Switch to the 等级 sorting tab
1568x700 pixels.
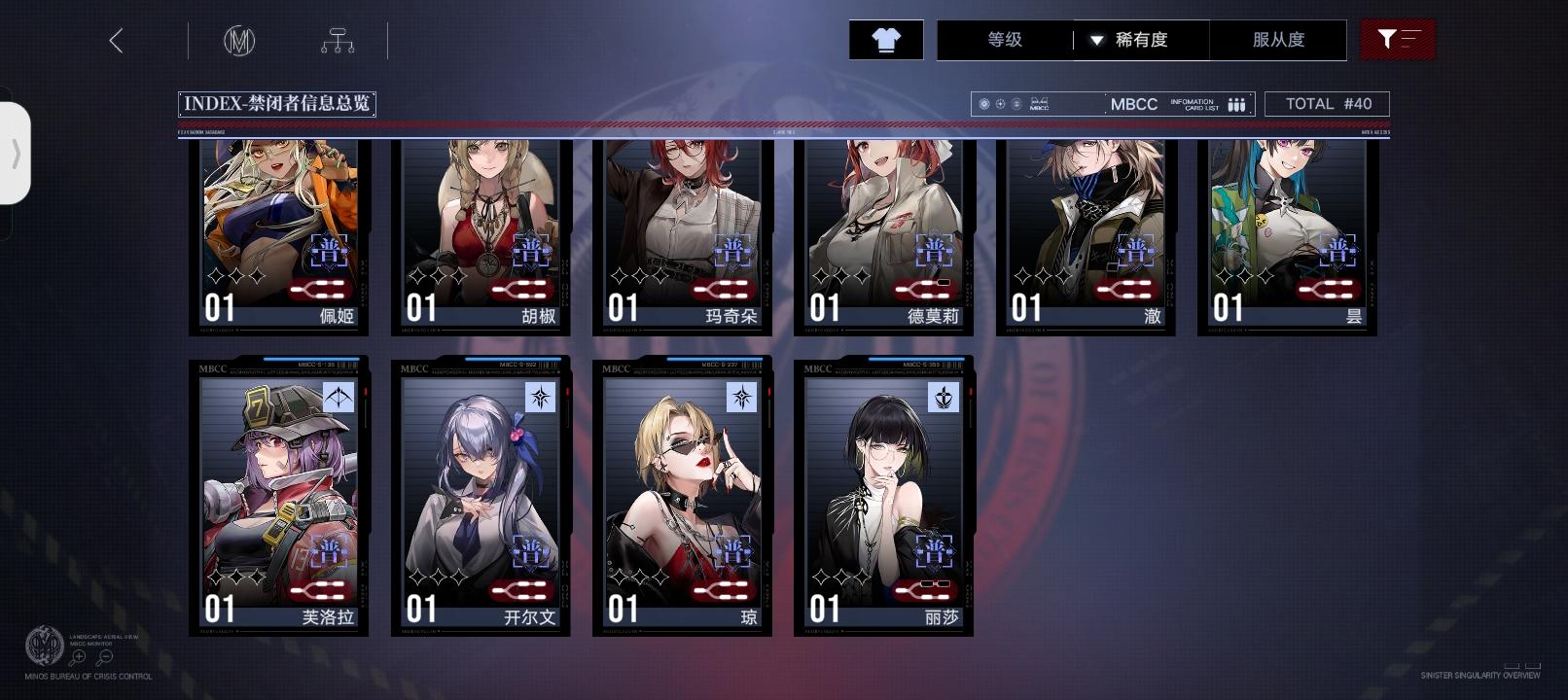pyautogui.click(x=1003, y=41)
